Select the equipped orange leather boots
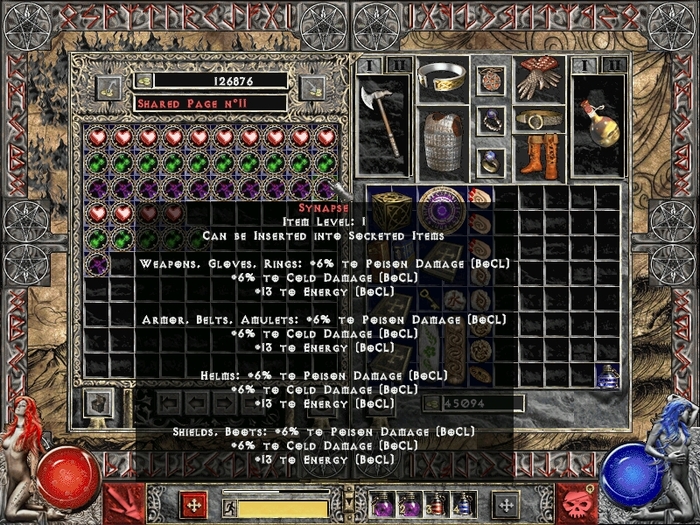Screen dimensions: 700x525 pyautogui.click(x=539, y=157)
